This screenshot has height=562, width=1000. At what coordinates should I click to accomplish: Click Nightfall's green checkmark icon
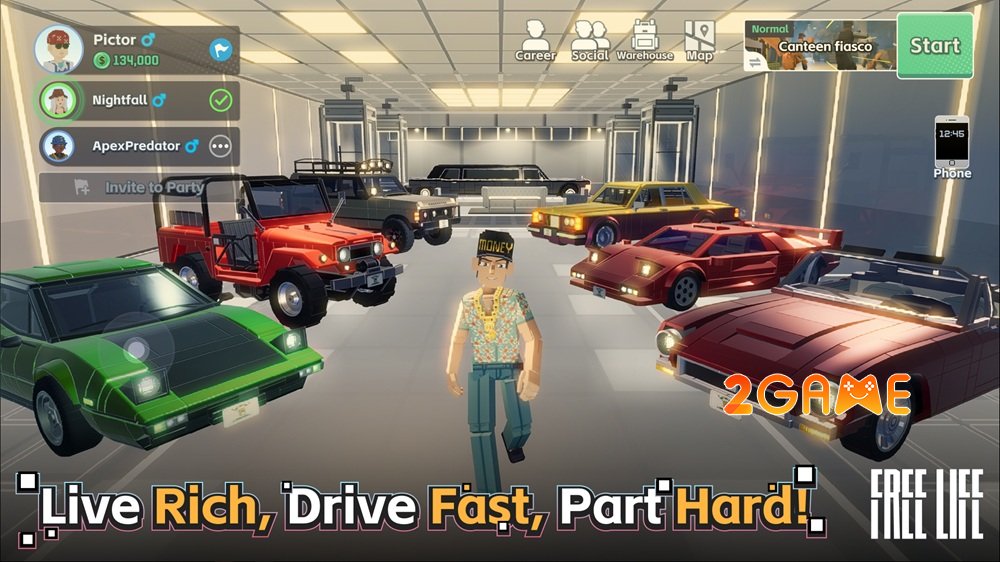[x=220, y=100]
